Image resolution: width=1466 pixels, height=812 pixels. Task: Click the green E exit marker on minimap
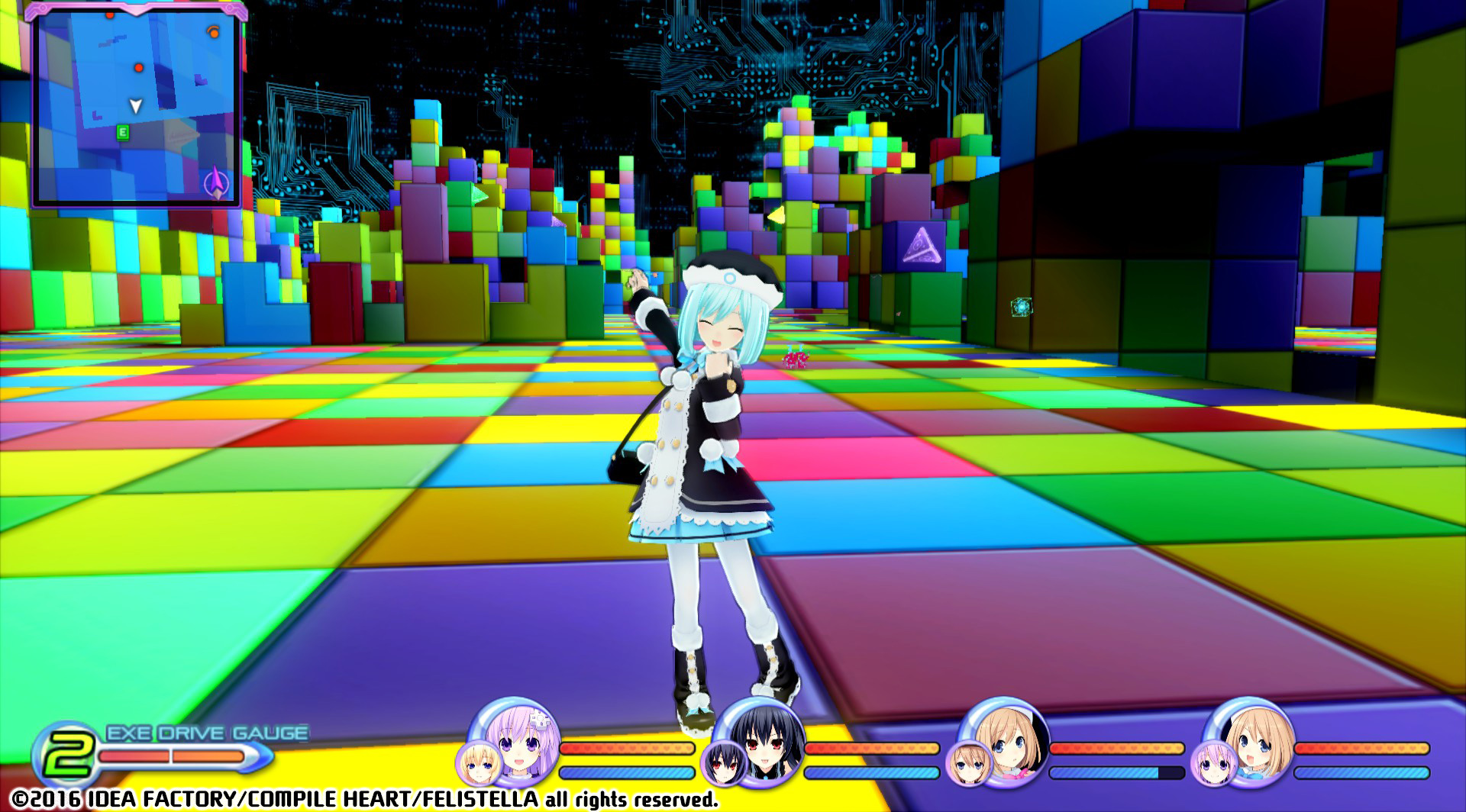pyautogui.click(x=122, y=131)
